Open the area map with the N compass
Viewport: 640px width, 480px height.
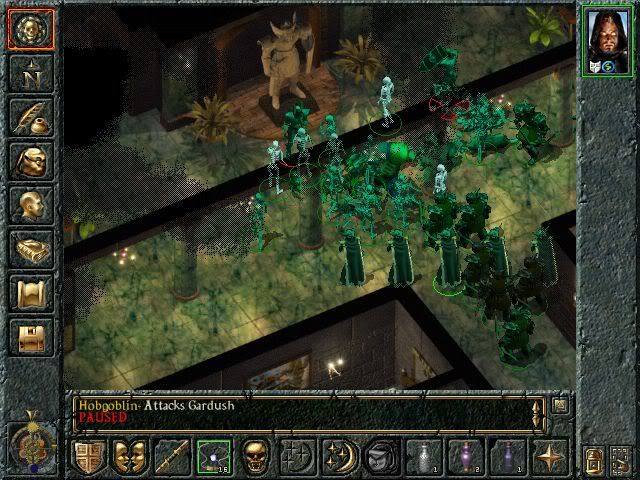[x=31, y=72]
